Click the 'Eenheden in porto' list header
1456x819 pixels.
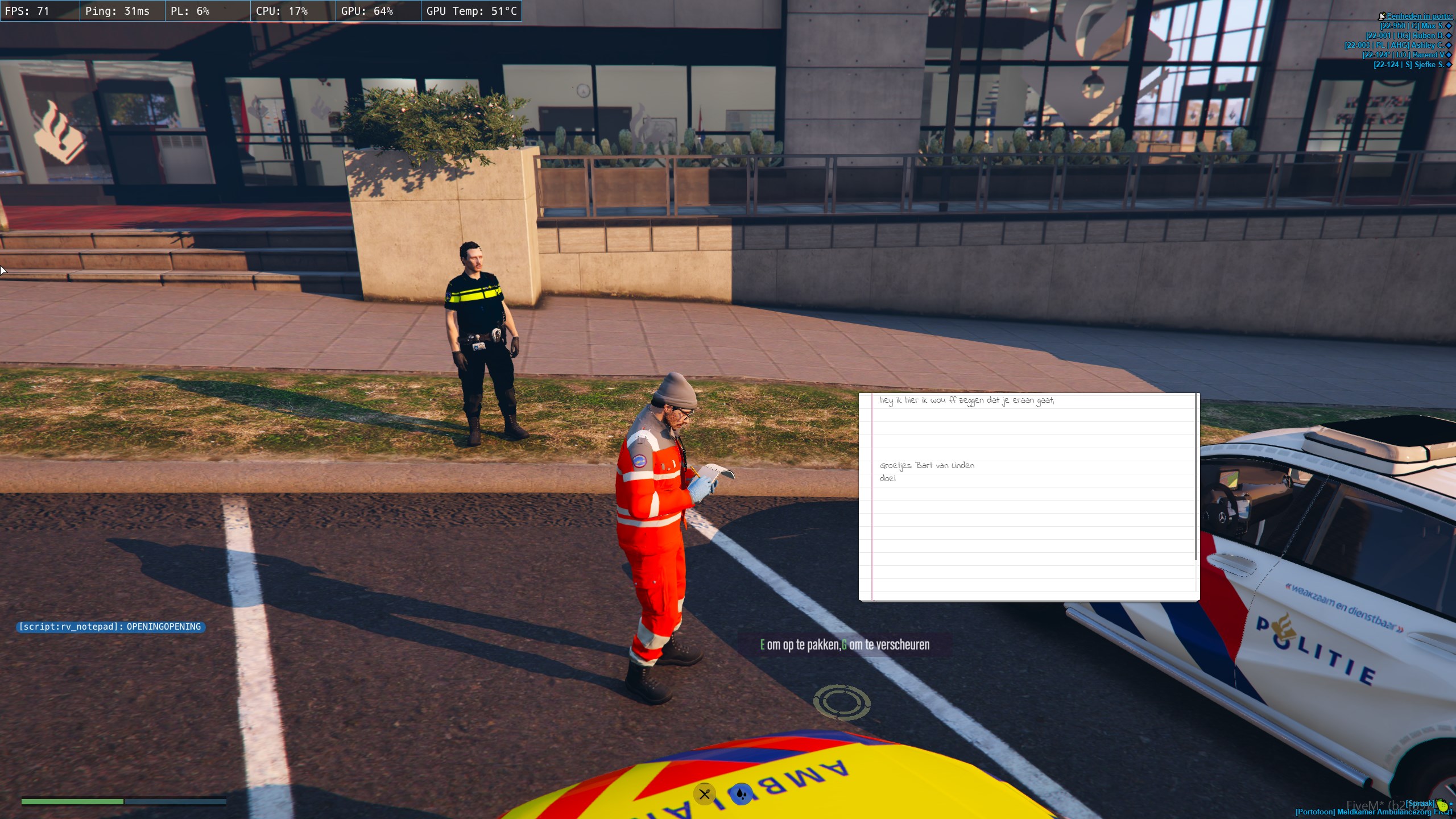[1418, 16]
